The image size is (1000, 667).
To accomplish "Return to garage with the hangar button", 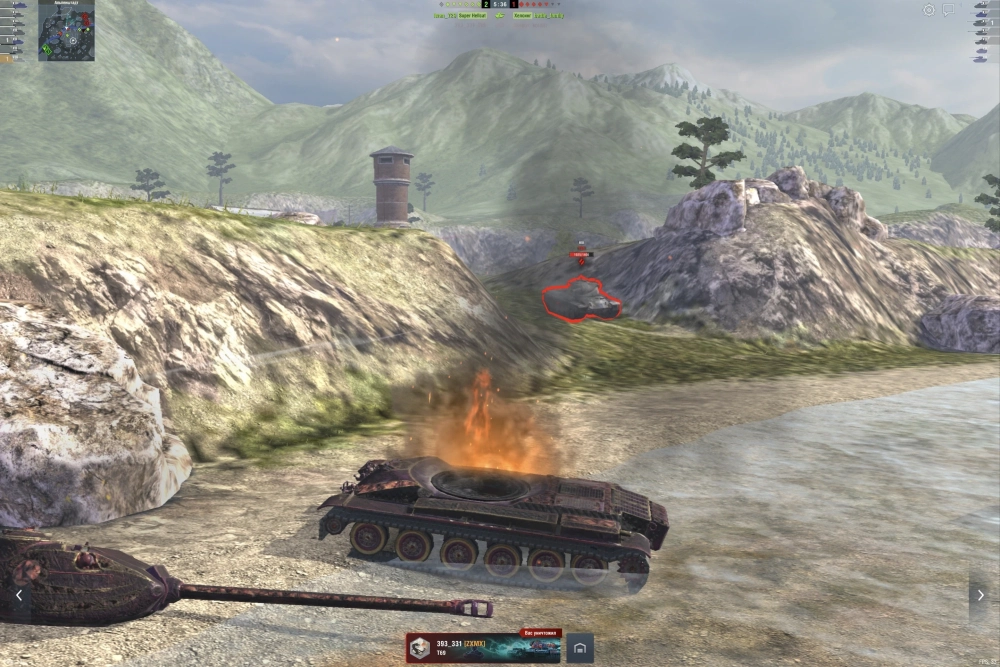I will 580,648.
